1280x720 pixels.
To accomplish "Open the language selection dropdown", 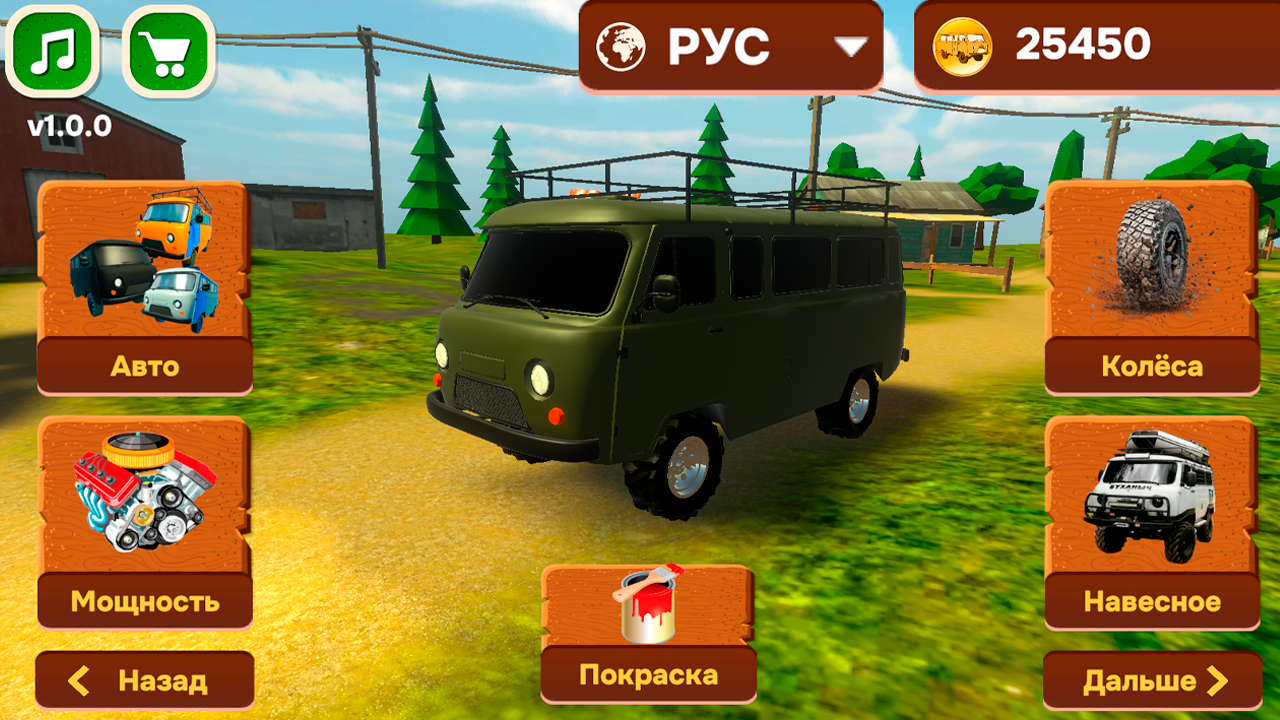I will point(729,43).
